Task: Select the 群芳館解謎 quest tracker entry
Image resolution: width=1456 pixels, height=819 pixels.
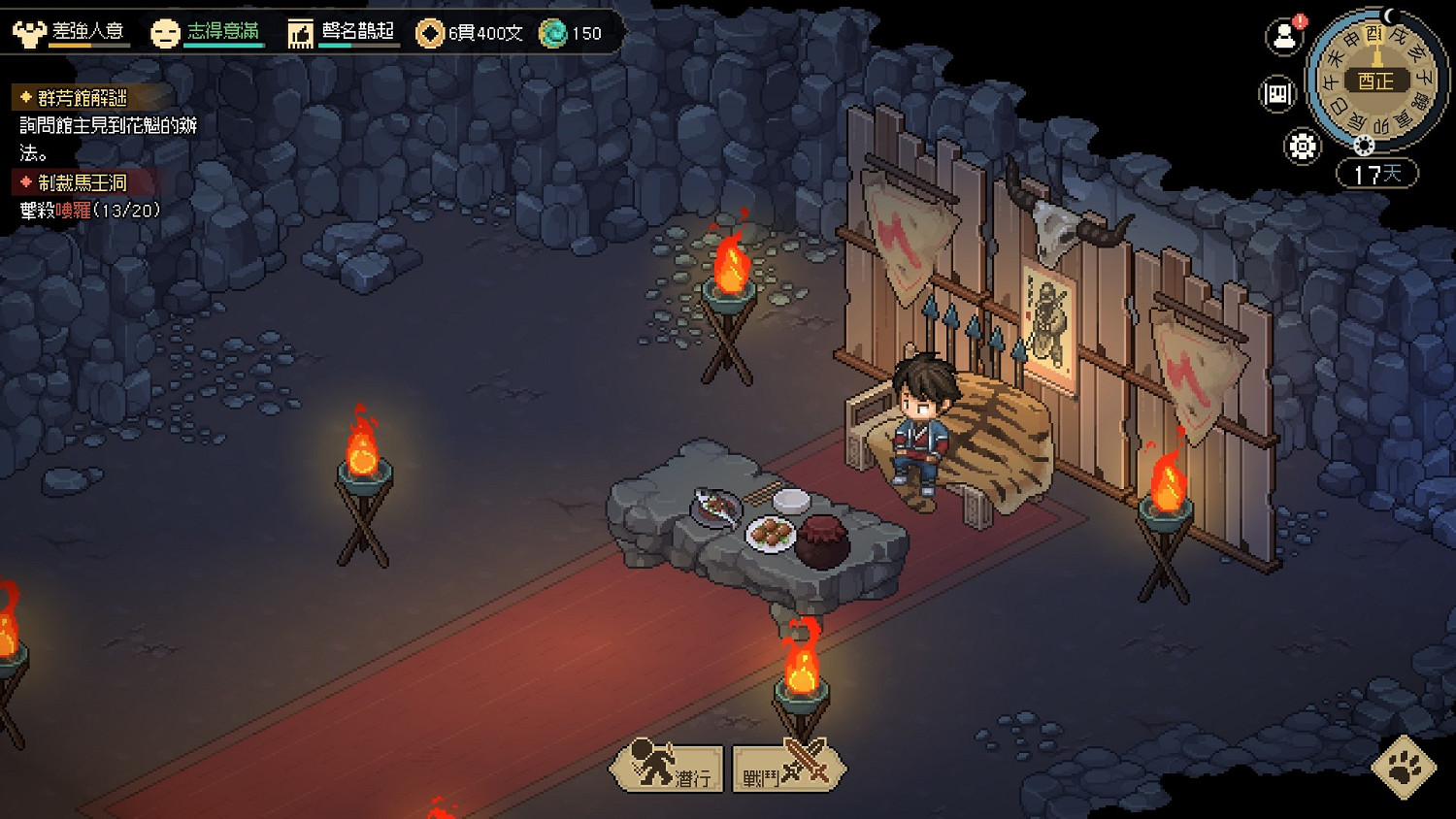Action: coord(82,98)
